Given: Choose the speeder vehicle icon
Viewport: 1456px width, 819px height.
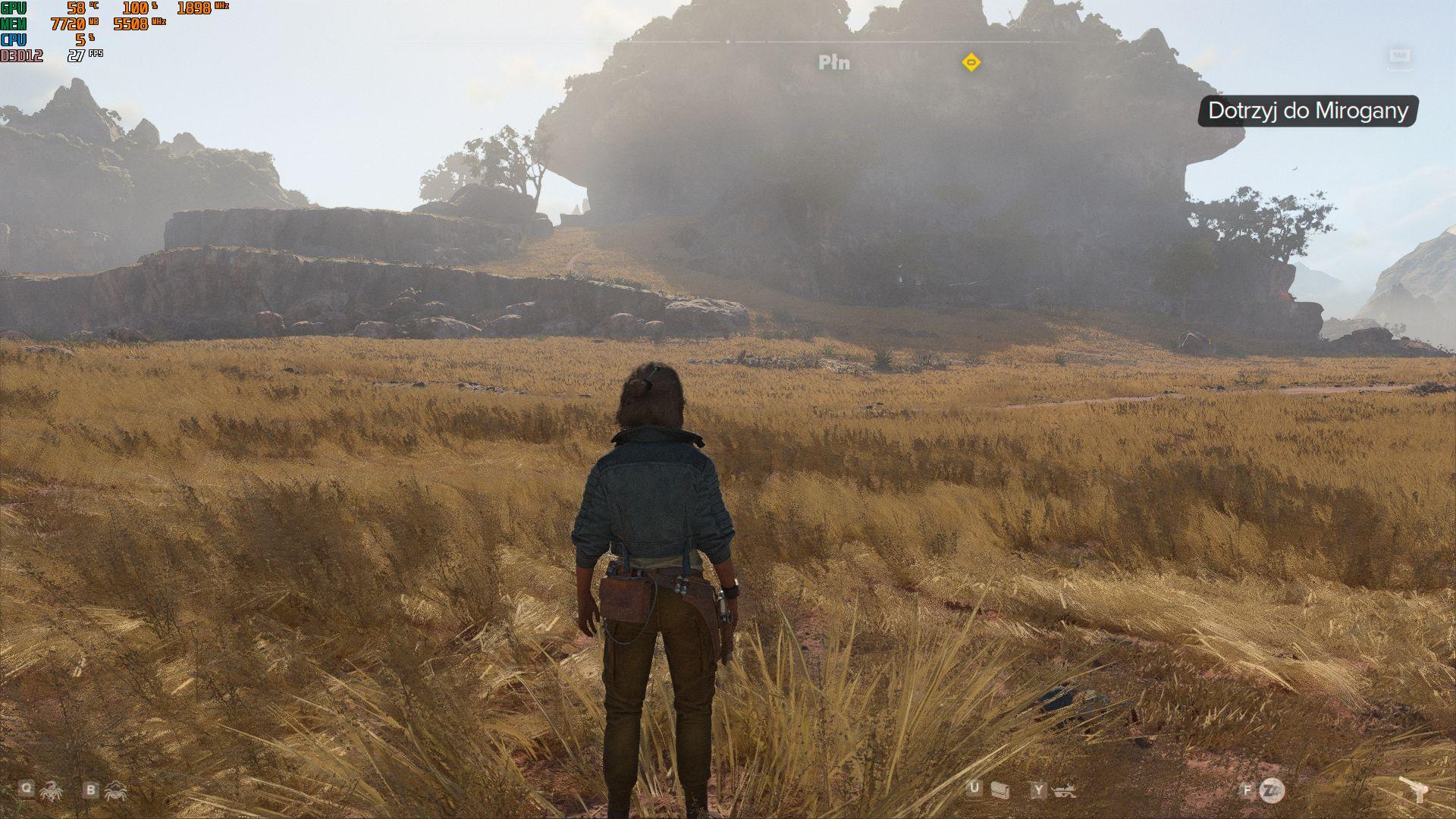Looking at the screenshot, I should click(1065, 791).
